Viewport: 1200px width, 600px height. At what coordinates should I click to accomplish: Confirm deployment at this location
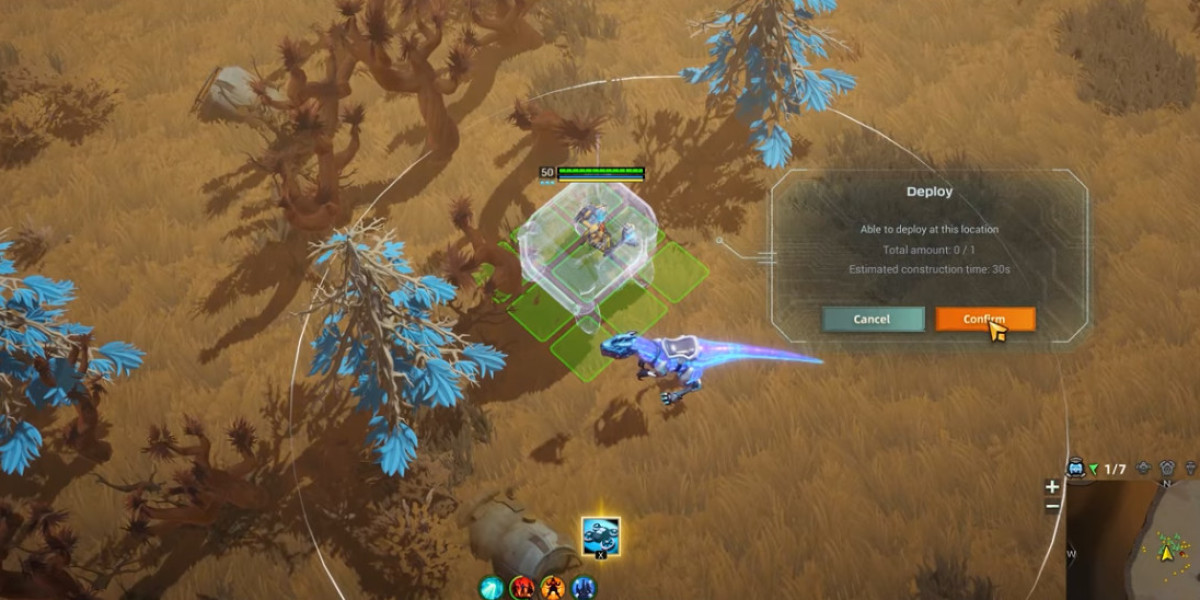coord(985,319)
